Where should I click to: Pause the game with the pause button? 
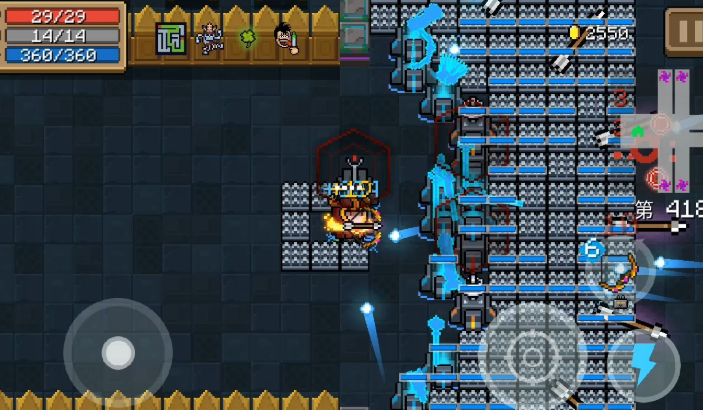[x=684, y=29]
